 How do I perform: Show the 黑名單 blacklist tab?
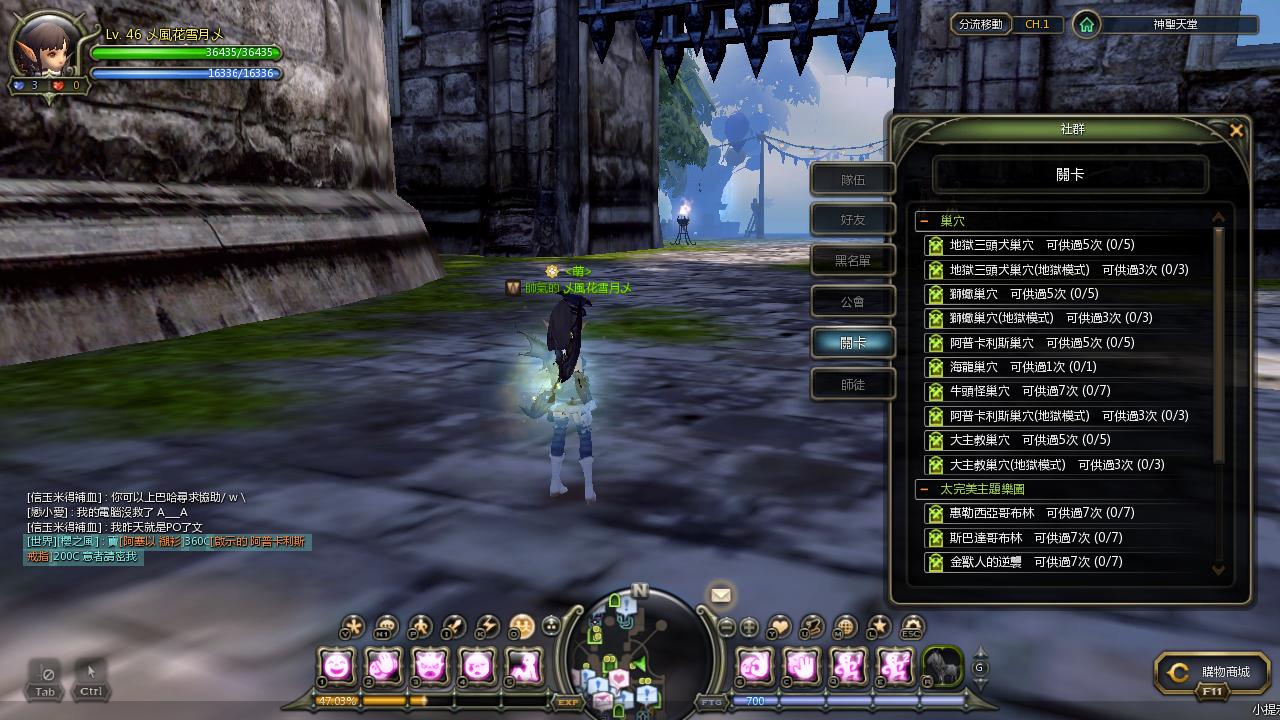pos(852,261)
